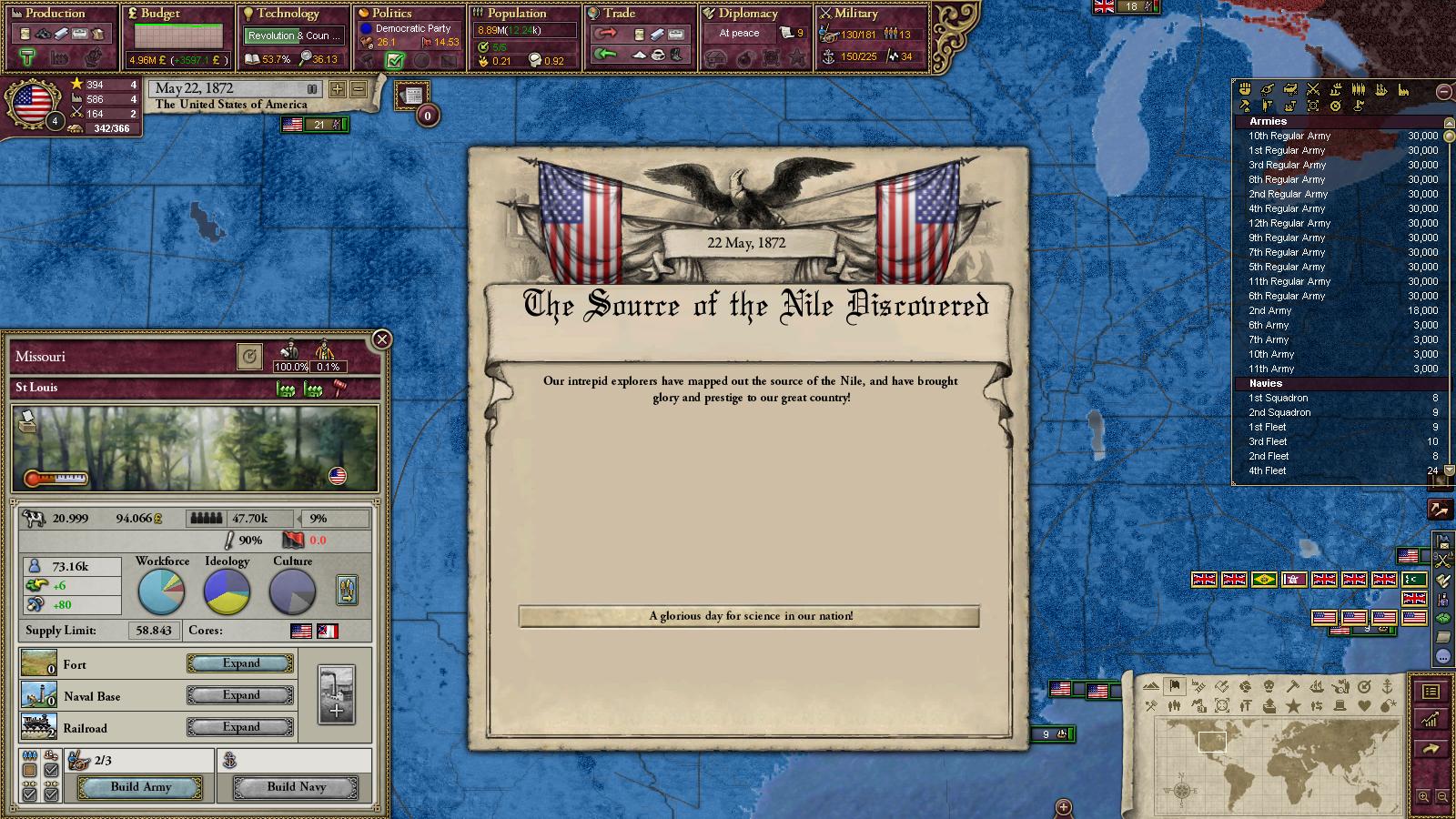The height and width of the screenshot is (819, 1456).
Task: Close the Missouri province panel
Action: click(382, 339)
